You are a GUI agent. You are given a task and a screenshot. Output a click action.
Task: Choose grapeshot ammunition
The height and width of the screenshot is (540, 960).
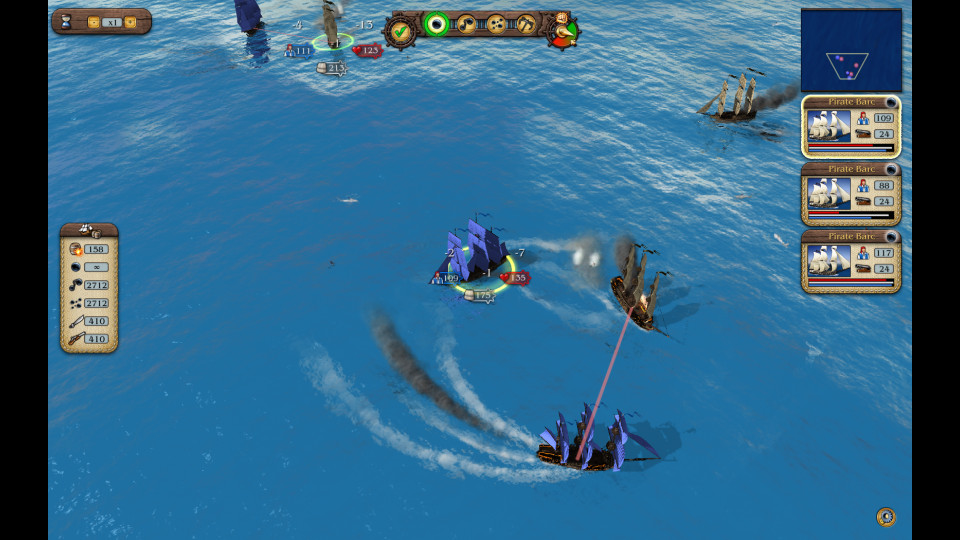496,24
